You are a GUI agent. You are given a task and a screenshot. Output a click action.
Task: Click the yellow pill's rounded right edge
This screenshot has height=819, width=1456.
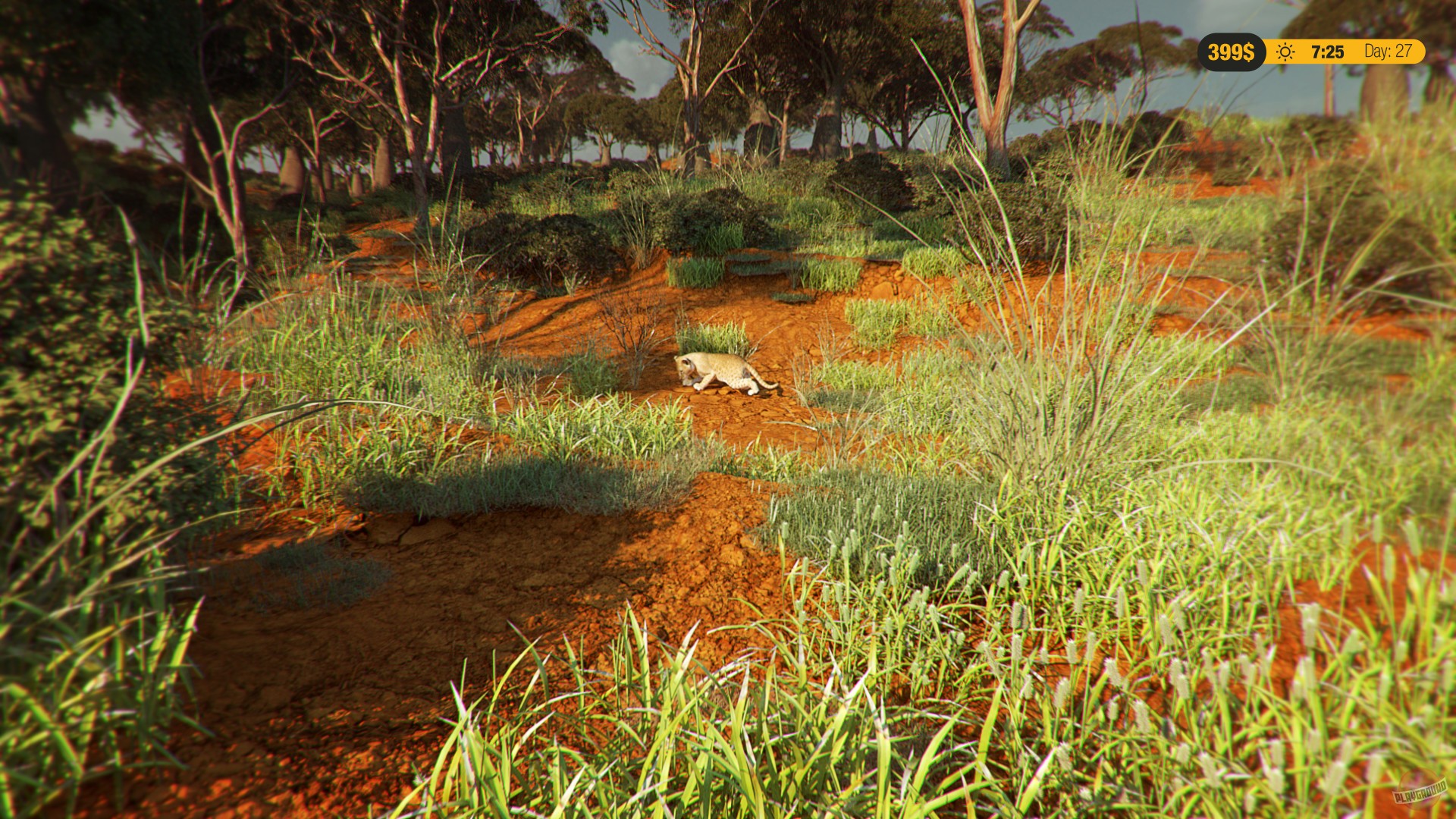(1420, 52)
